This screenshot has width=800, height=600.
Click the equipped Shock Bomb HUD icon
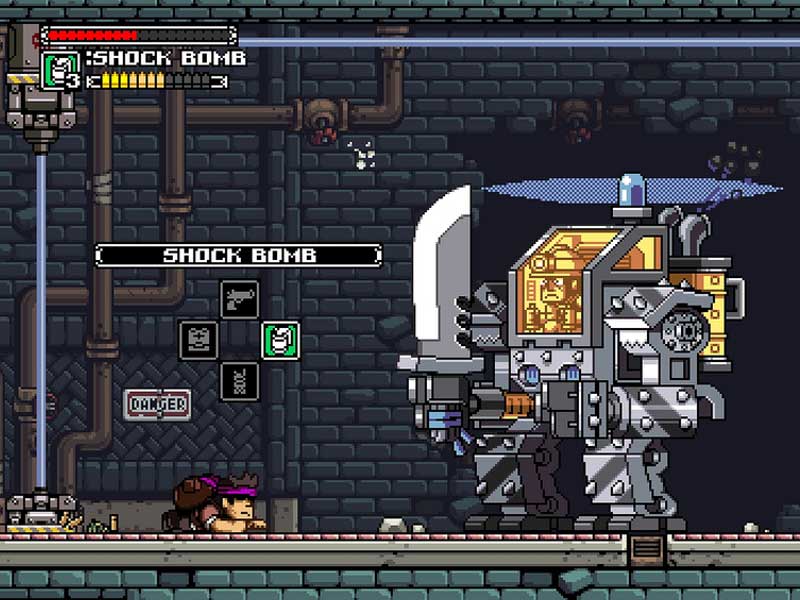(x=61, y=70)
